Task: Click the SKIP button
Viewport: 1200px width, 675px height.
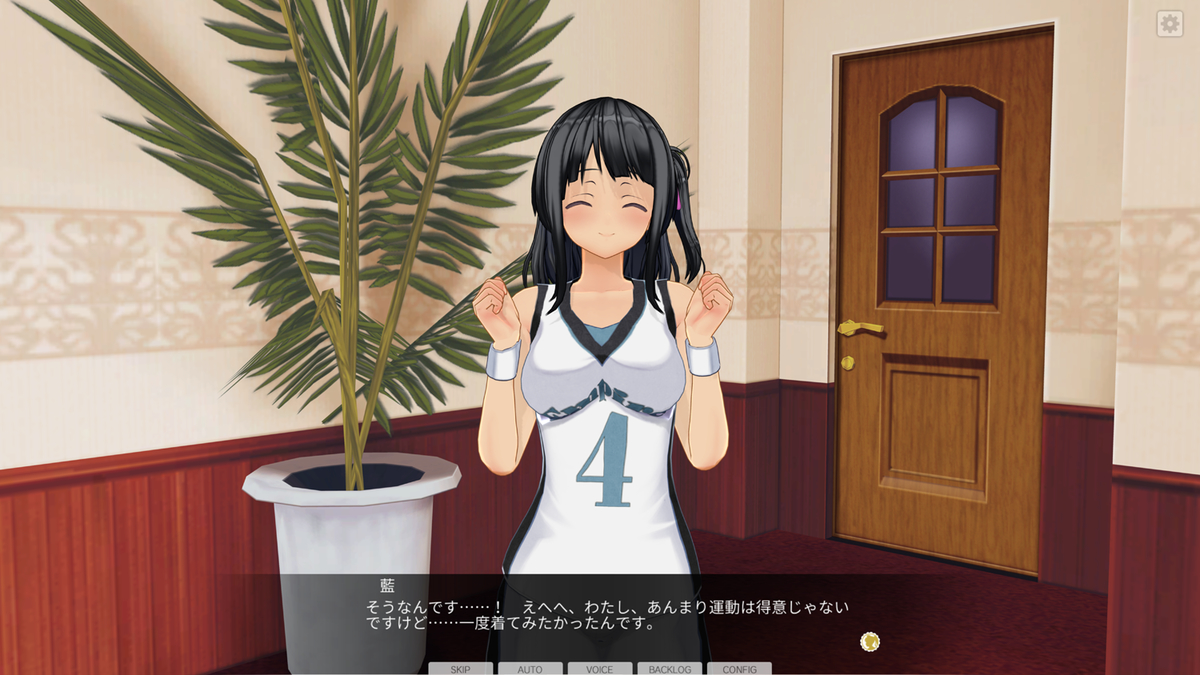Action: tap(460, 668)
